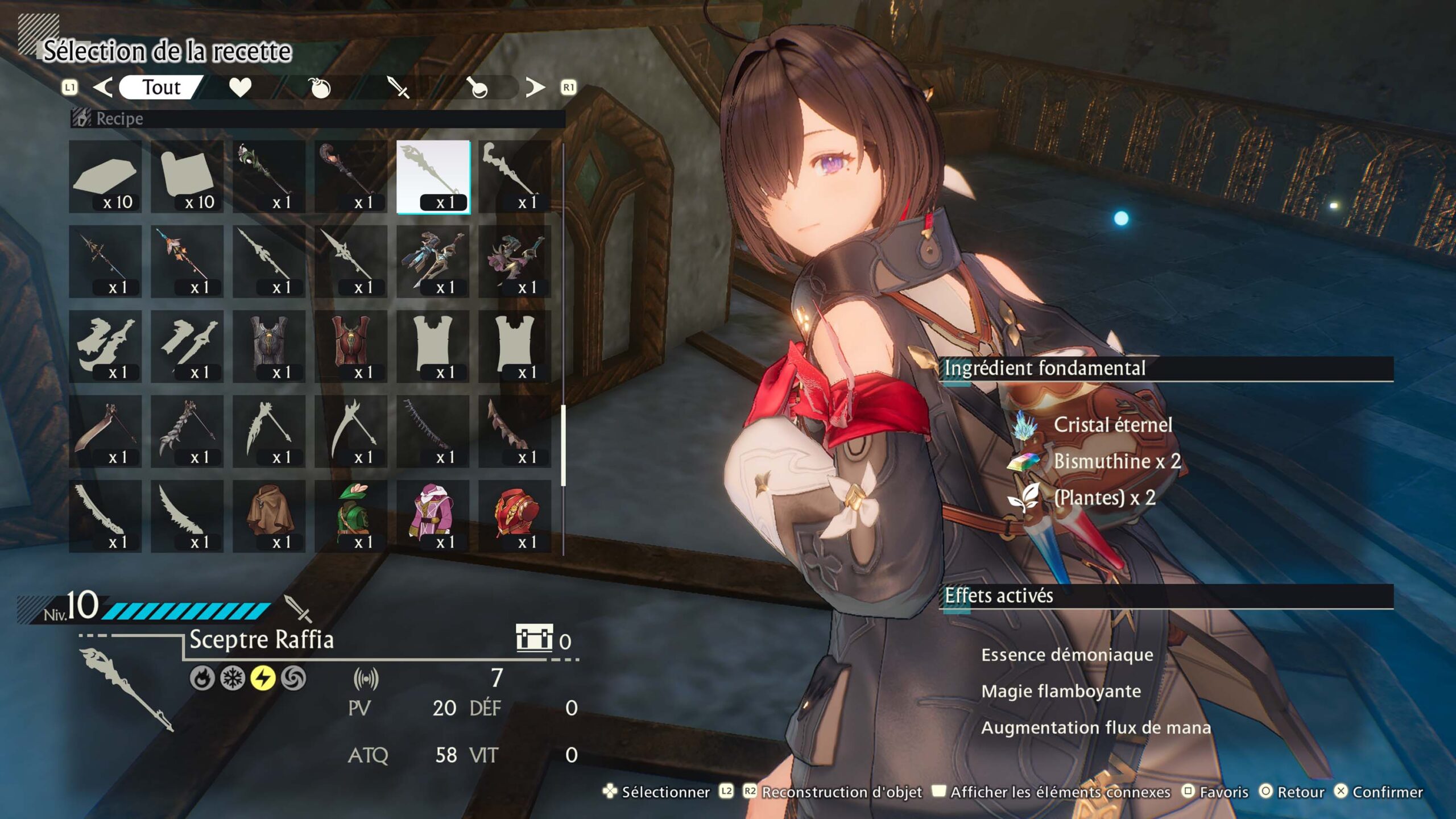Select the highlighted Sceptre Raffia recipe

tap(433, 177)
